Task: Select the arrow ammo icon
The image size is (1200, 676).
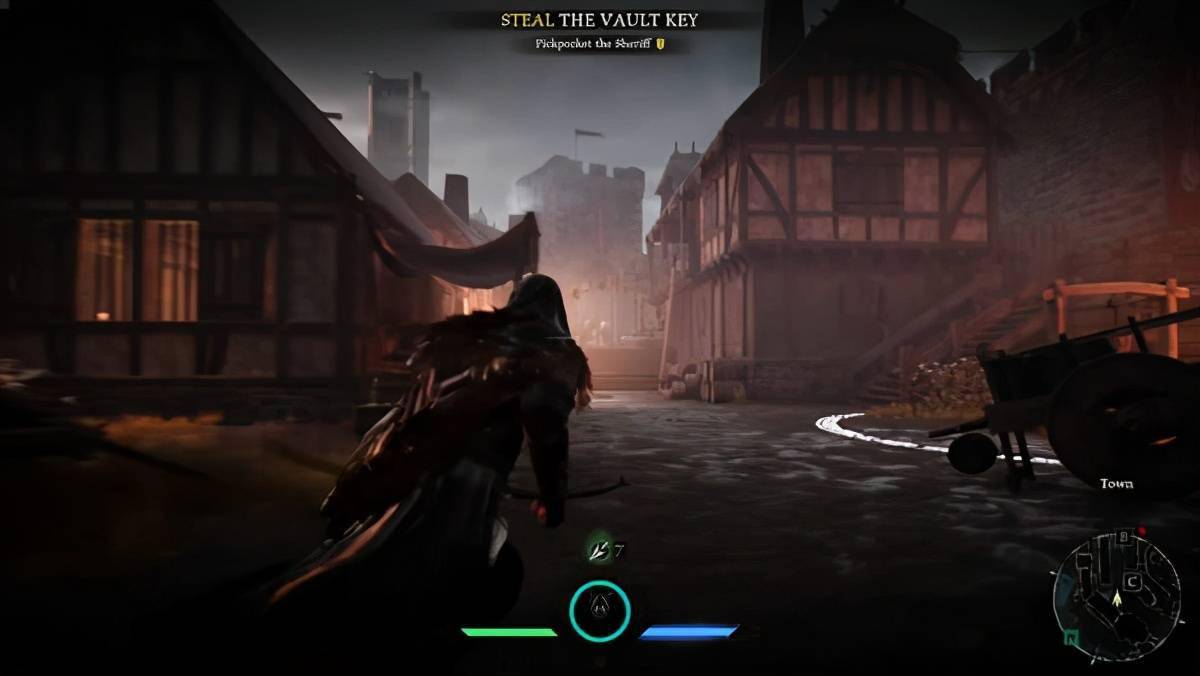Action: pyautogui.click(x=598, y=550)
